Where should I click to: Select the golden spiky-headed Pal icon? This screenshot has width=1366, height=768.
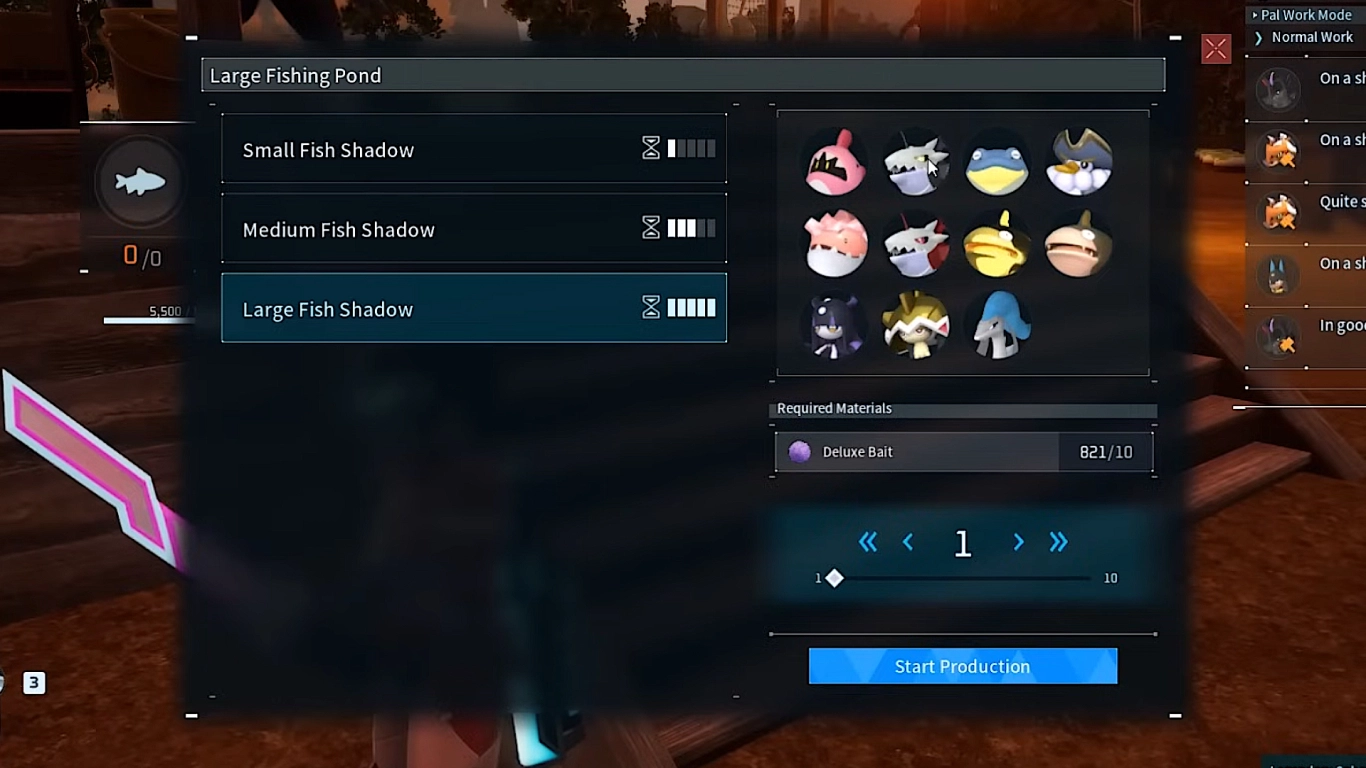coord(916,325)
